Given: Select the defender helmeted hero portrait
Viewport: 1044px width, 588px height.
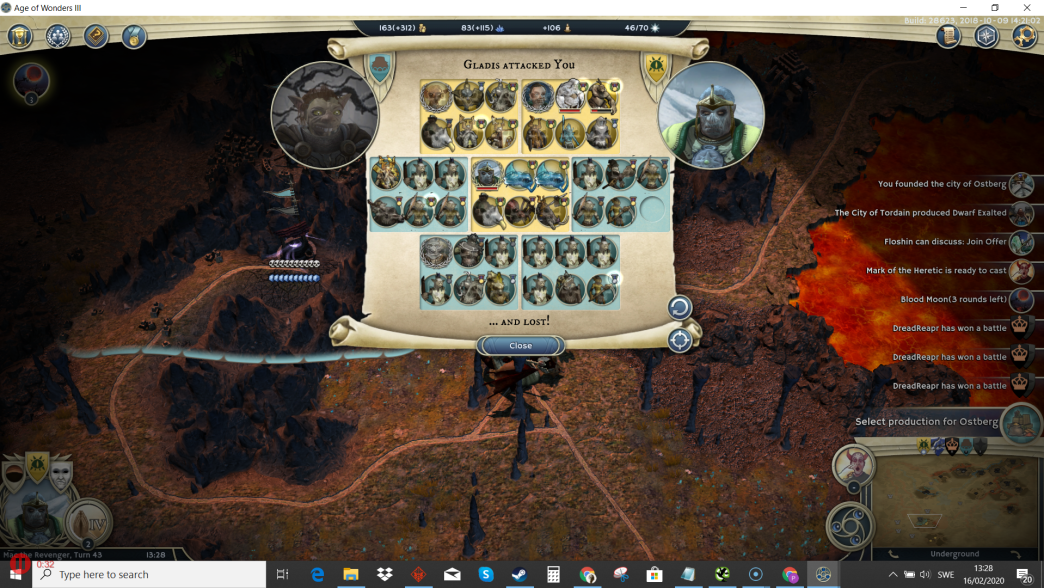Looking at the screenshot, I should point(711,115).
